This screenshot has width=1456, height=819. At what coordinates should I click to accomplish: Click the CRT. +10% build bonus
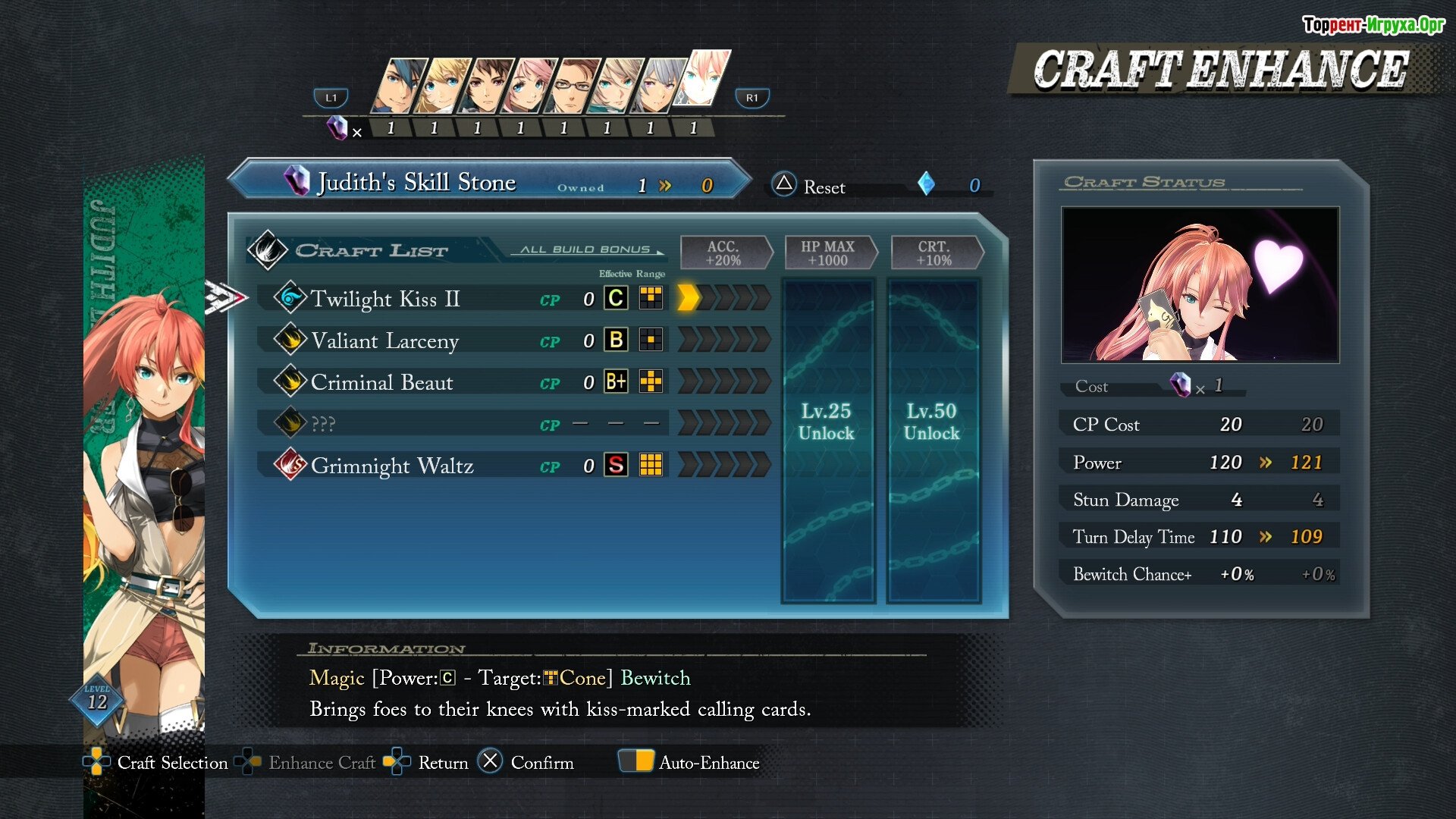pyautogui.click(x=934, y=253)
